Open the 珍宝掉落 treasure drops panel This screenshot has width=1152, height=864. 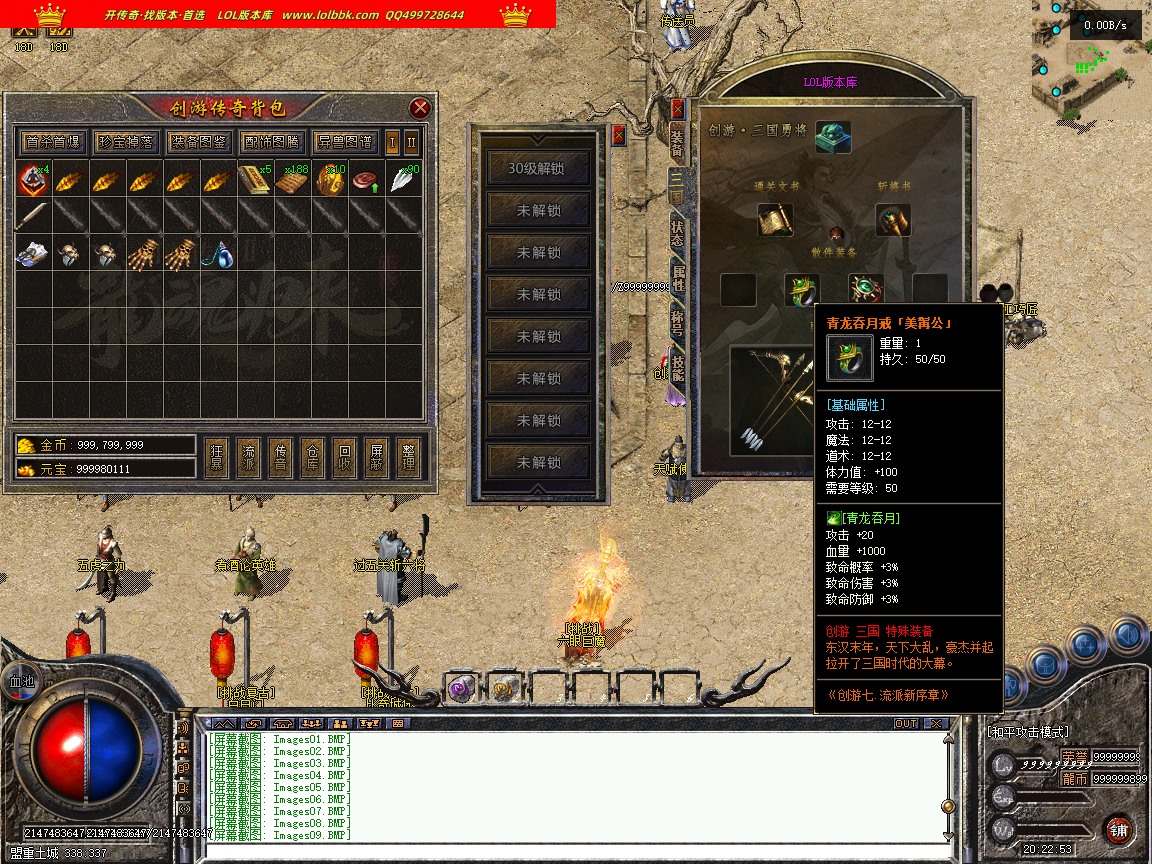[x=126, y=142]
